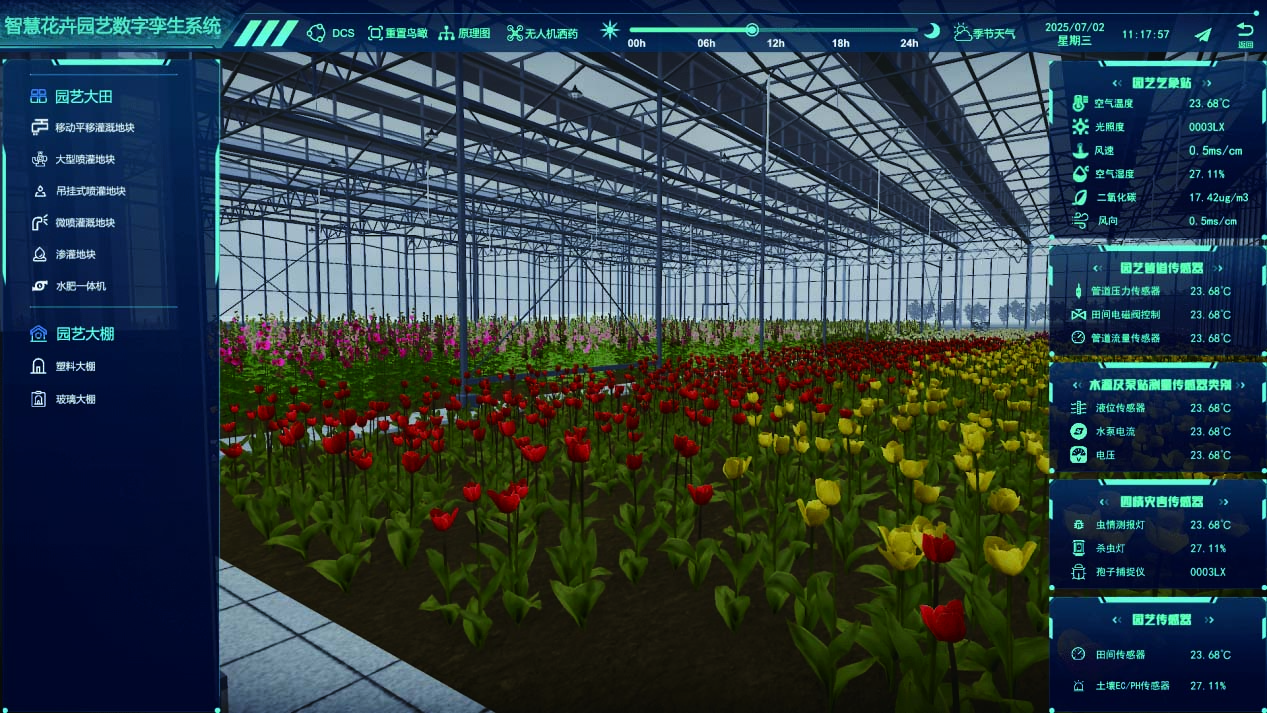This screenshot has height=713, width=1267.
Task: Switch to 塑料大棚 greenhouse
Action: click(x=75, y=366)
